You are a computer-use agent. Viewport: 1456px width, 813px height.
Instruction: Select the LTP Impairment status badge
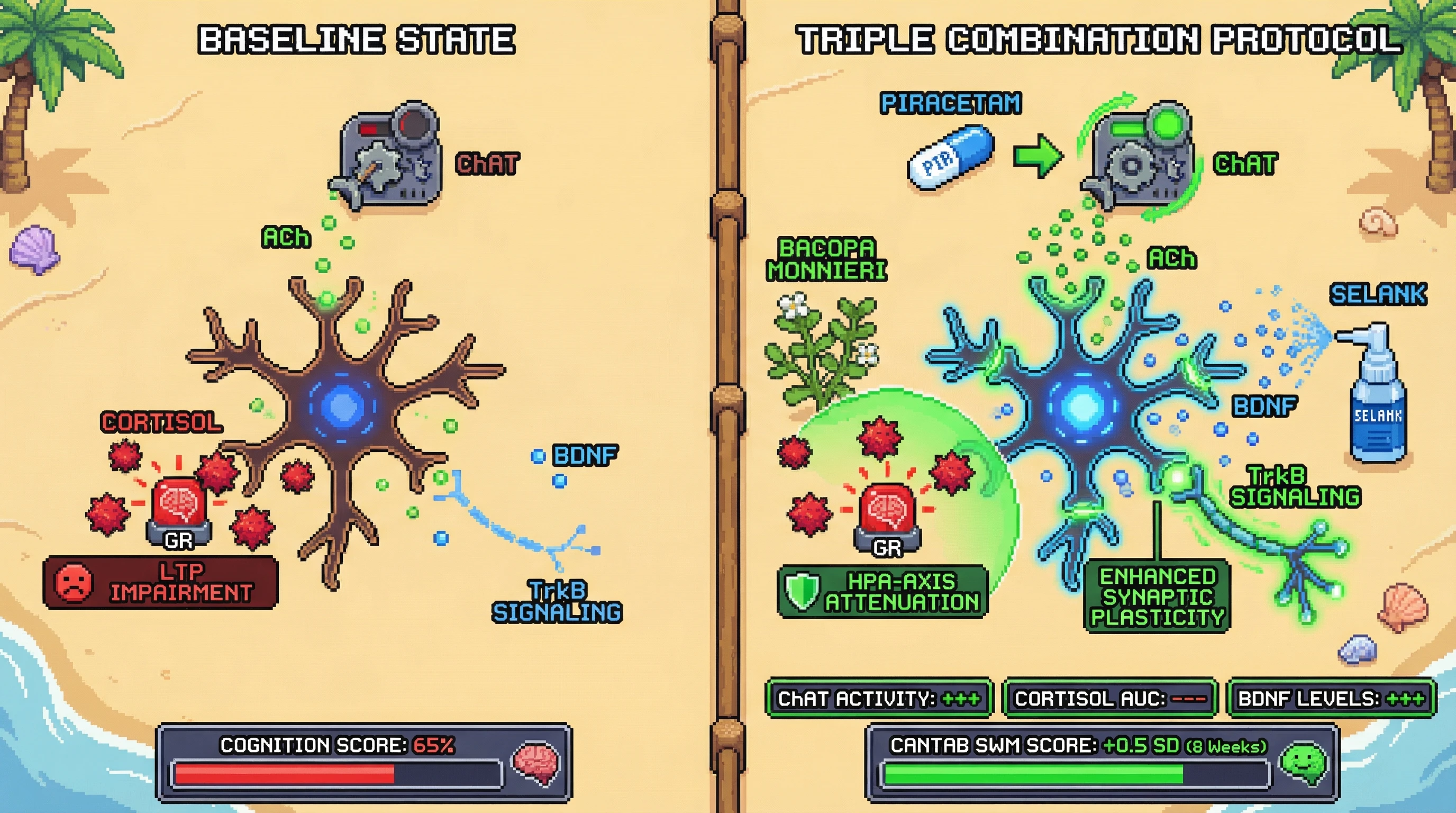[160, 582]
